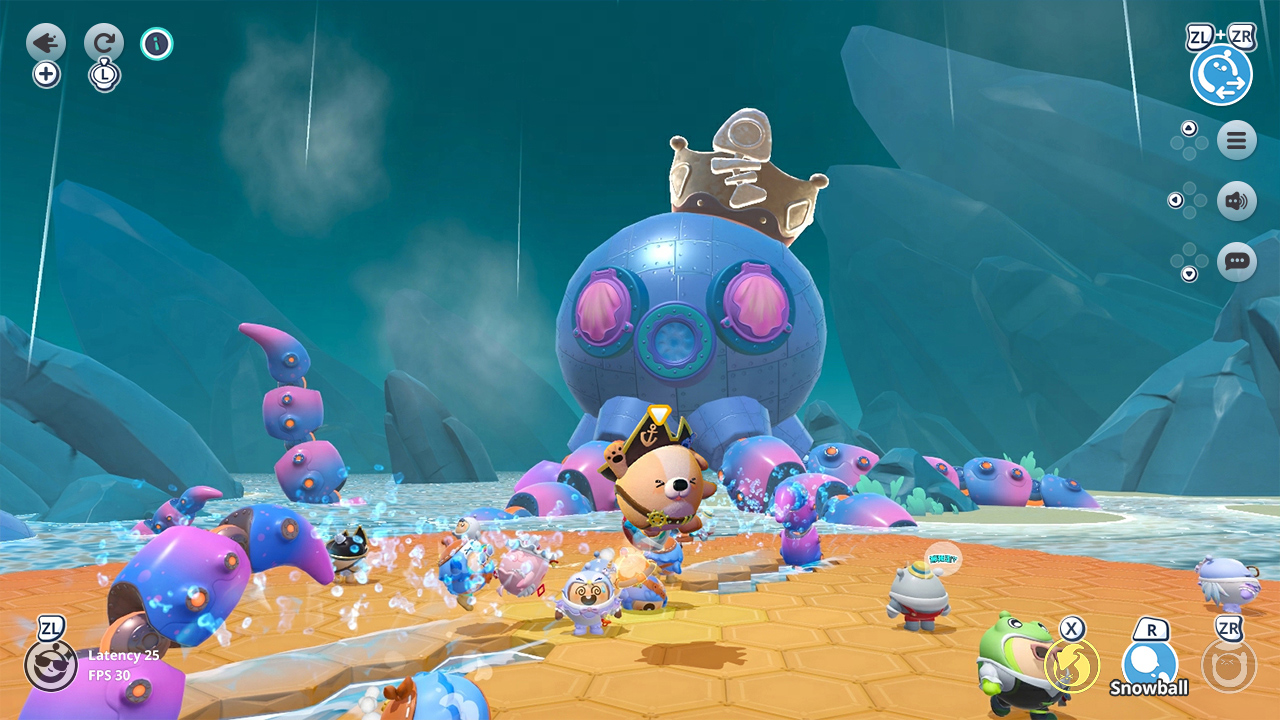
Task: Click the d-pad left chevron on the right
Action: coord(1174,200)
